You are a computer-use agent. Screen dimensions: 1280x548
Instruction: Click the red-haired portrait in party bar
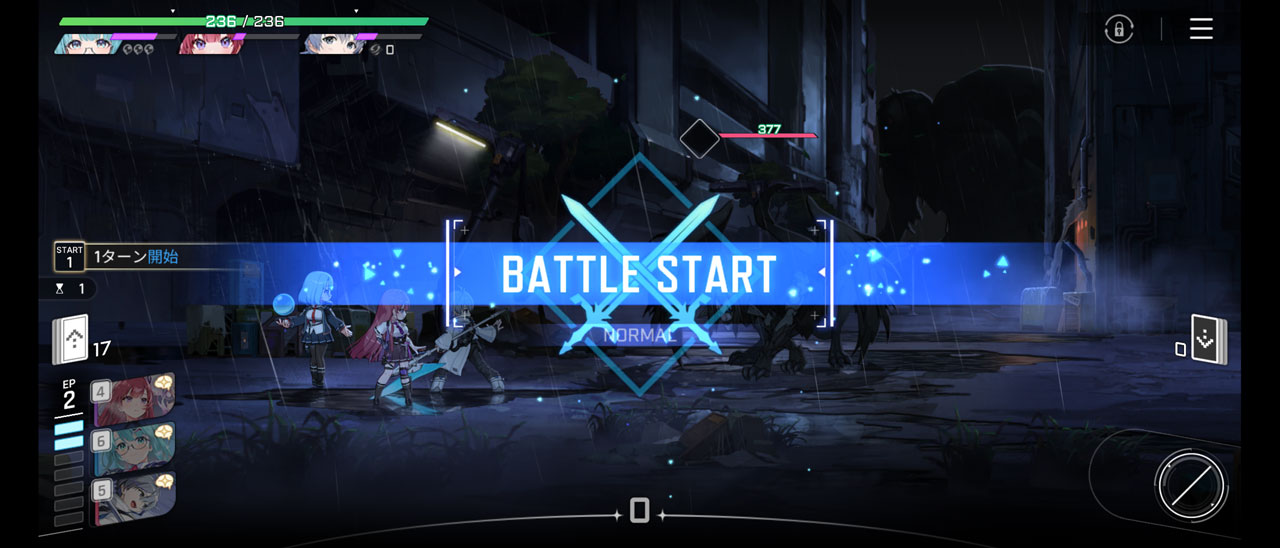(x=206, y=43)
